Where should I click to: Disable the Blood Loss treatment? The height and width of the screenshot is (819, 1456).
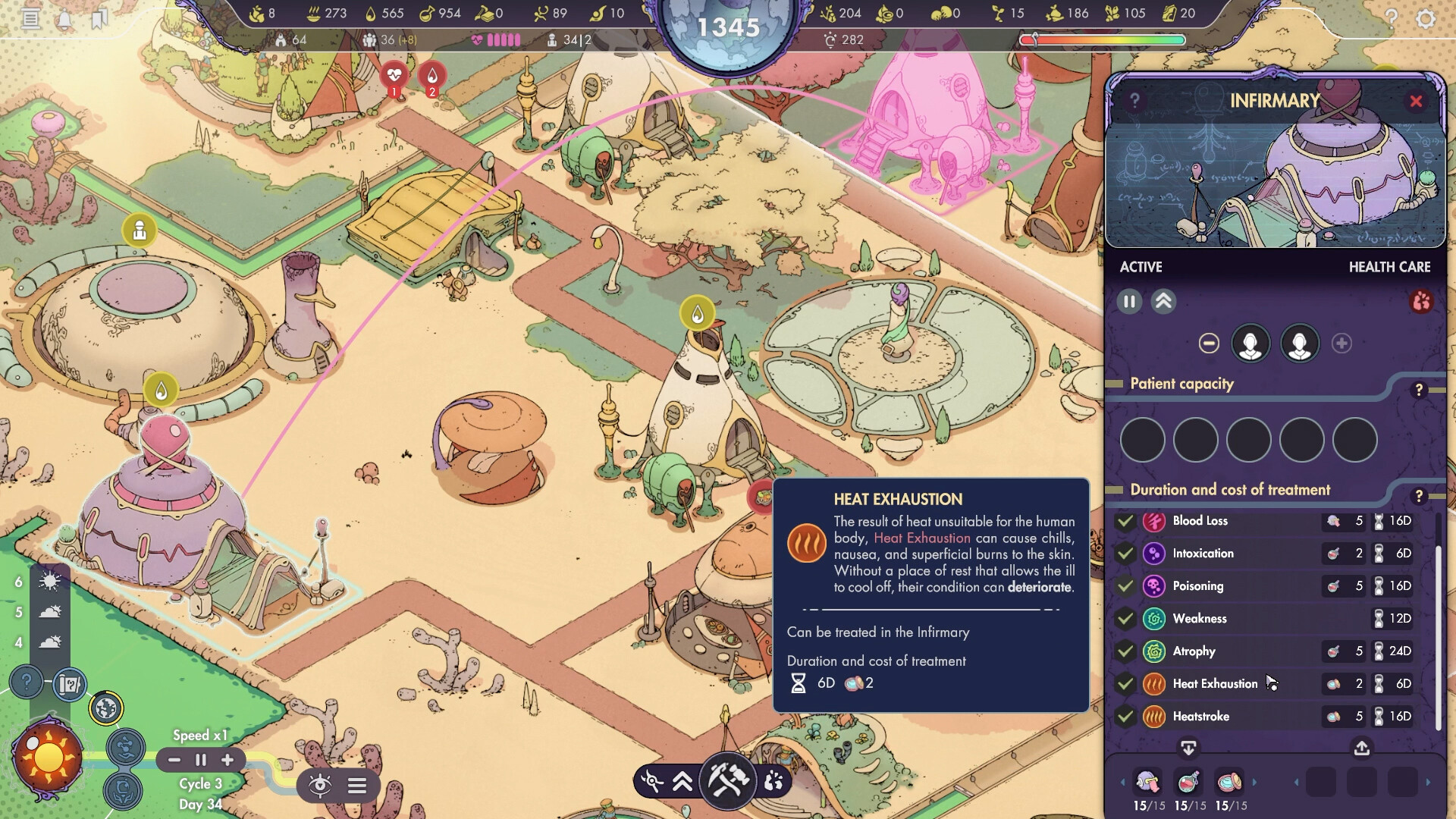pyautogui.click(x=1125, y=521)
